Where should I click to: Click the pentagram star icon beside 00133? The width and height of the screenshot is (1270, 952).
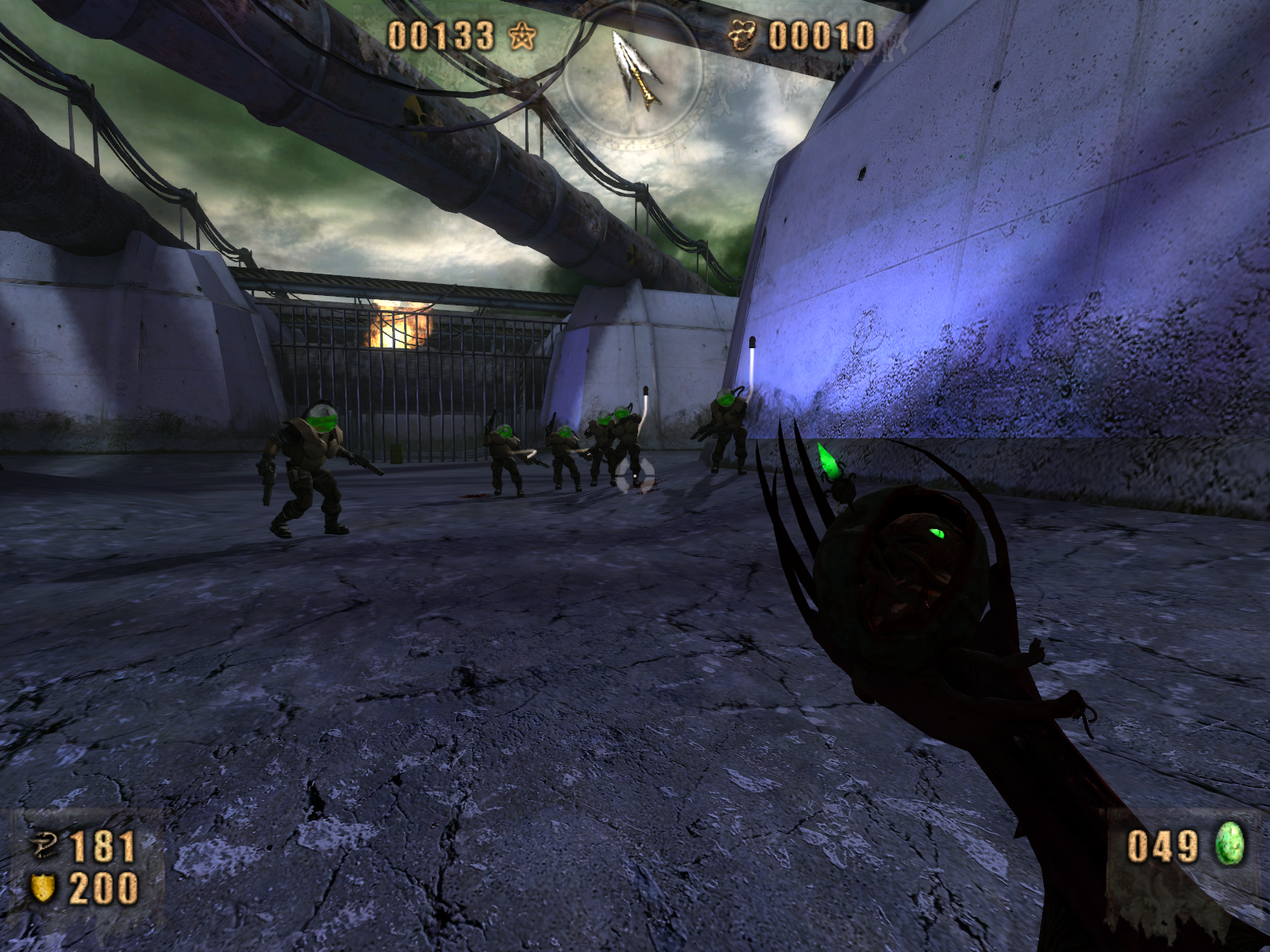pos(522,36)
